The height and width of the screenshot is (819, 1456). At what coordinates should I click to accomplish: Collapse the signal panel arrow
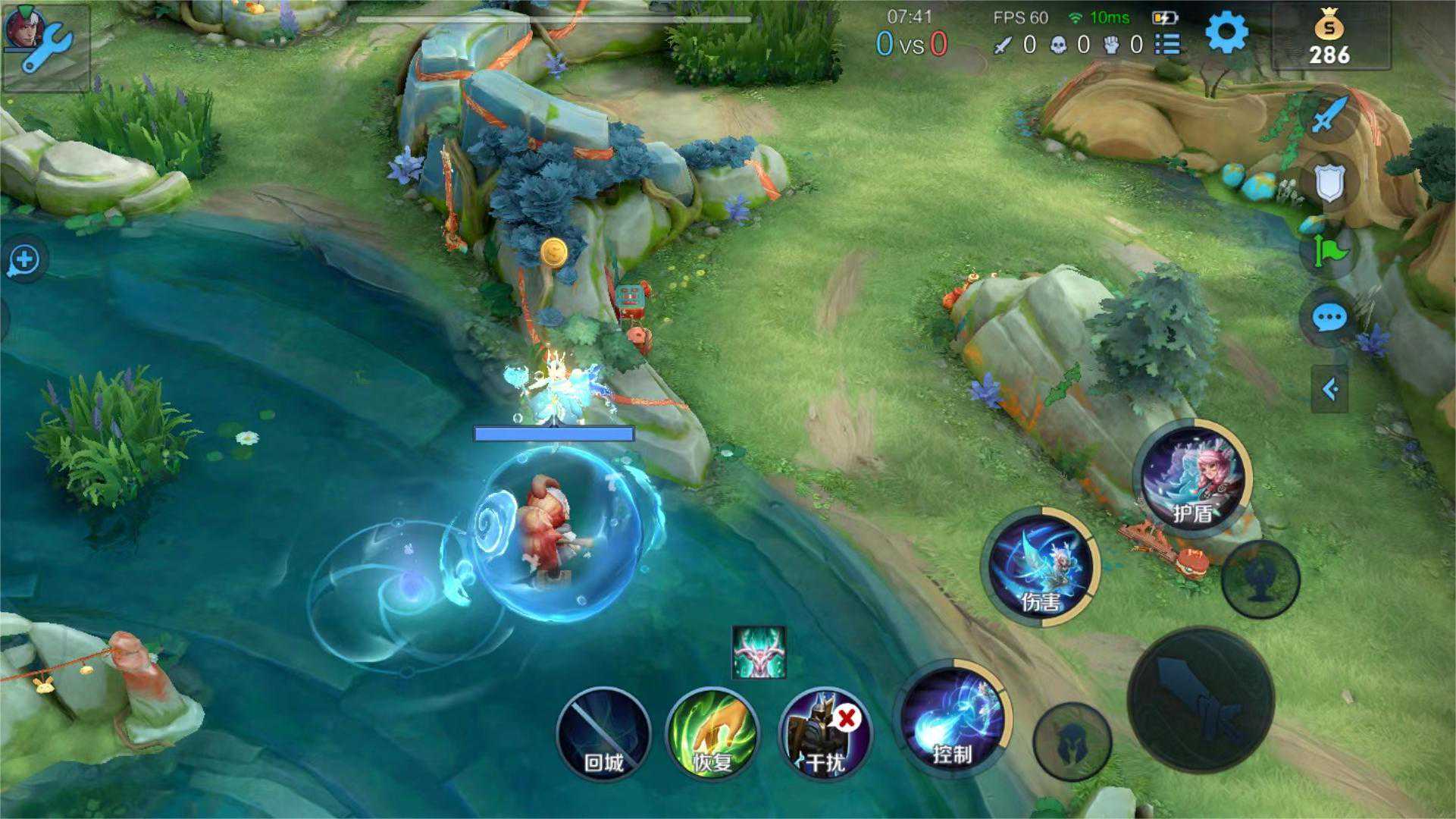click(x=1329, y=389)
